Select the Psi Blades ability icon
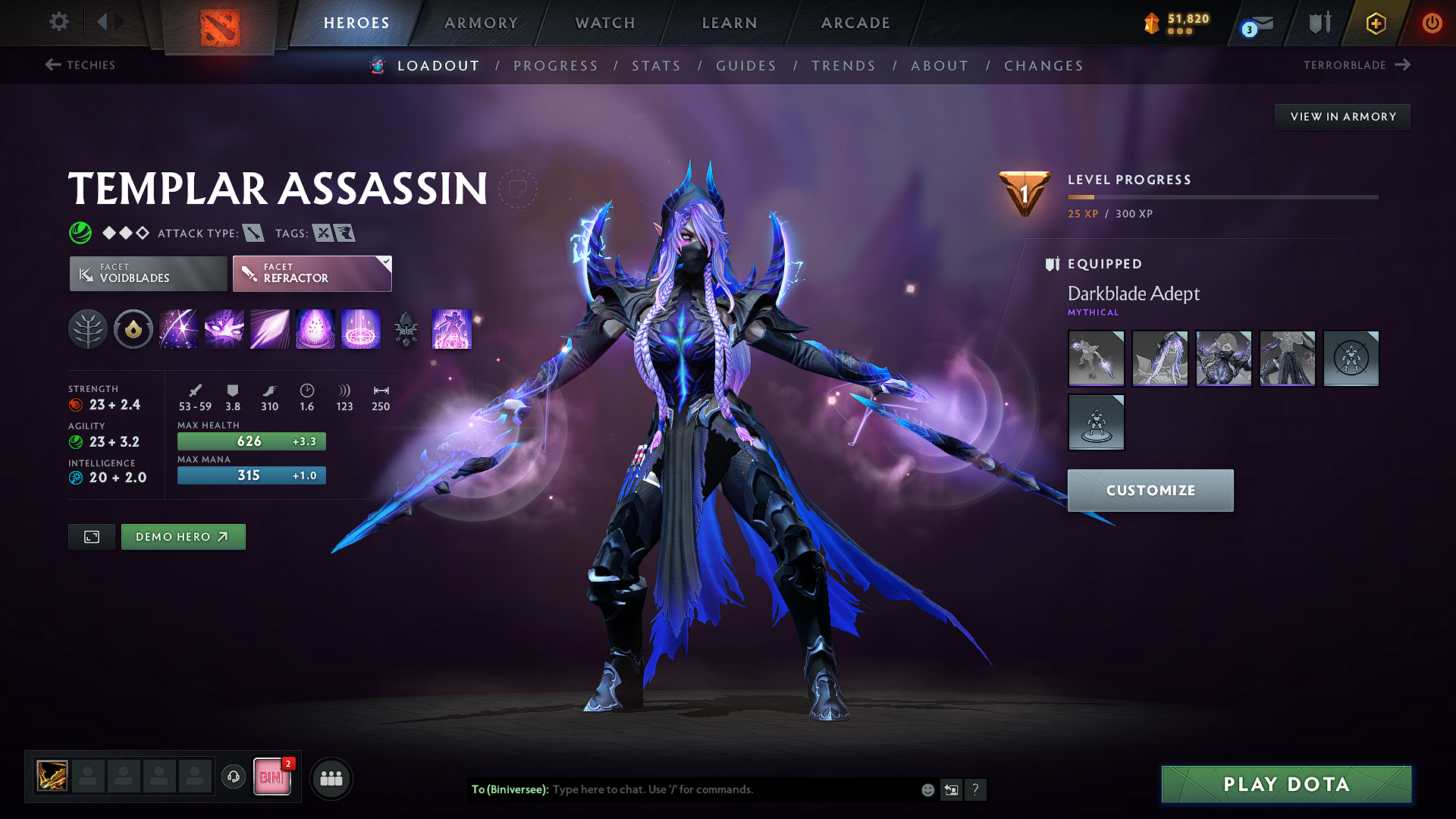Screen dimensions: 1456x819 pos(270,329)
